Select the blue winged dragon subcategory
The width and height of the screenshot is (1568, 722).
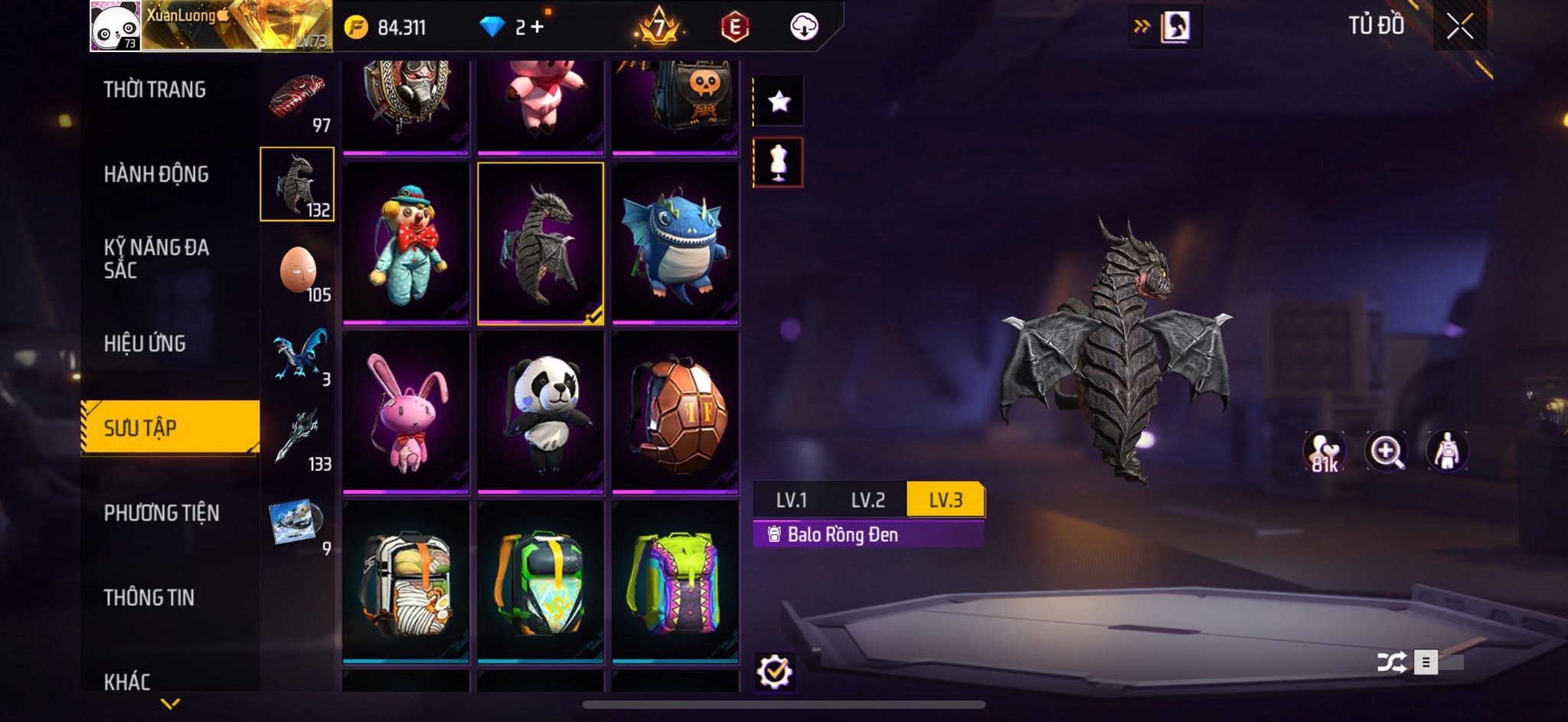point(299,354)
